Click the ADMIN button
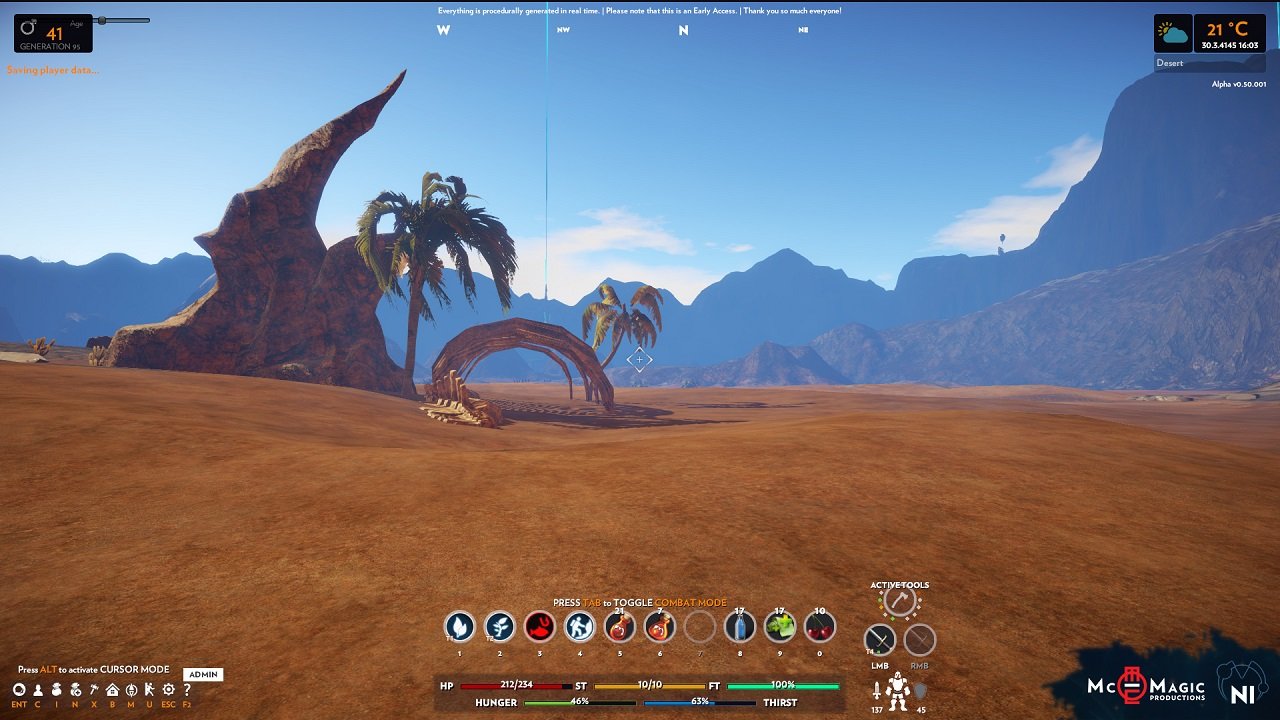This screenshot has height=720, width=1280. tap(203, 675)
